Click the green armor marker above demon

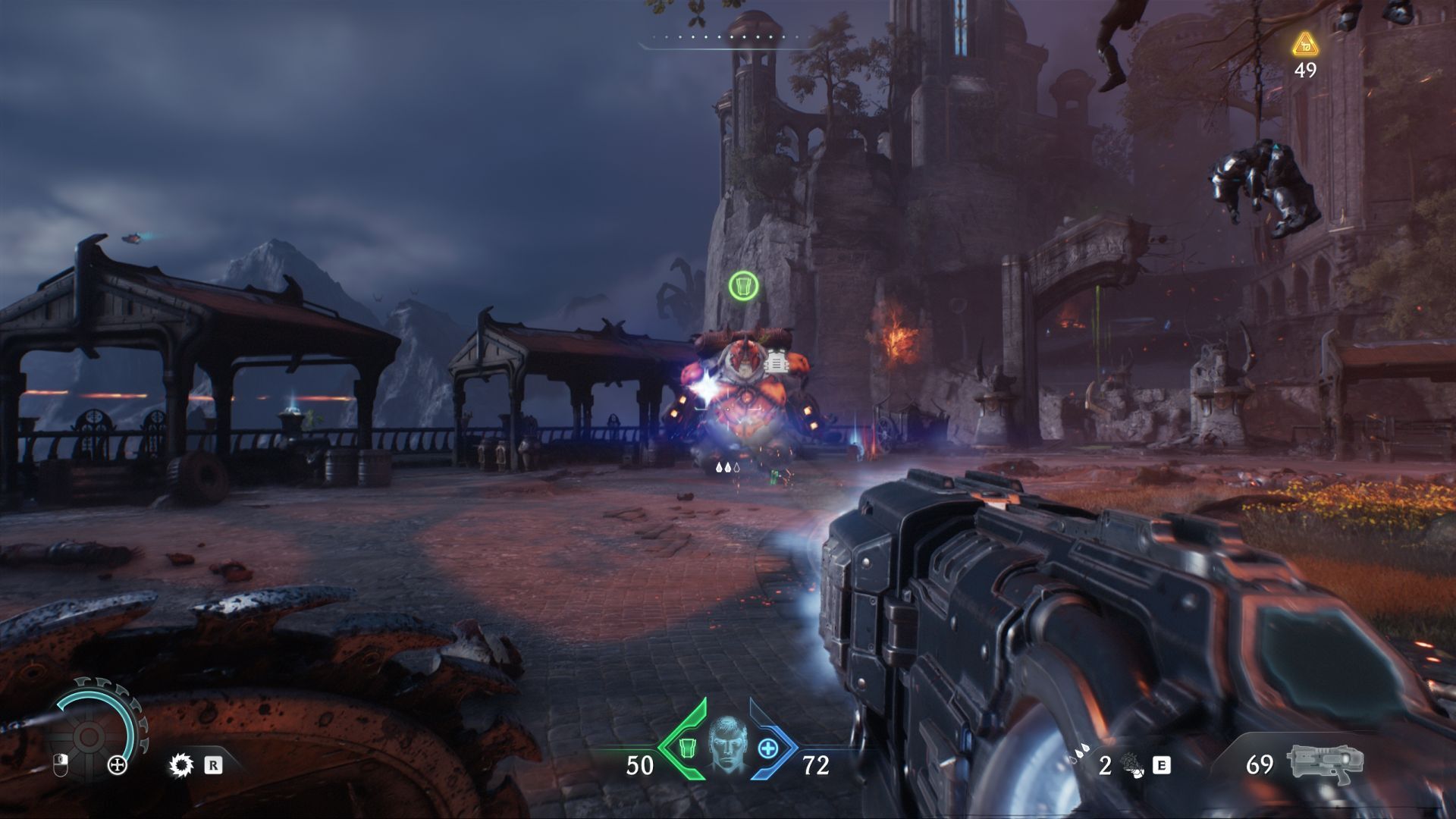[x=743, y=286]
